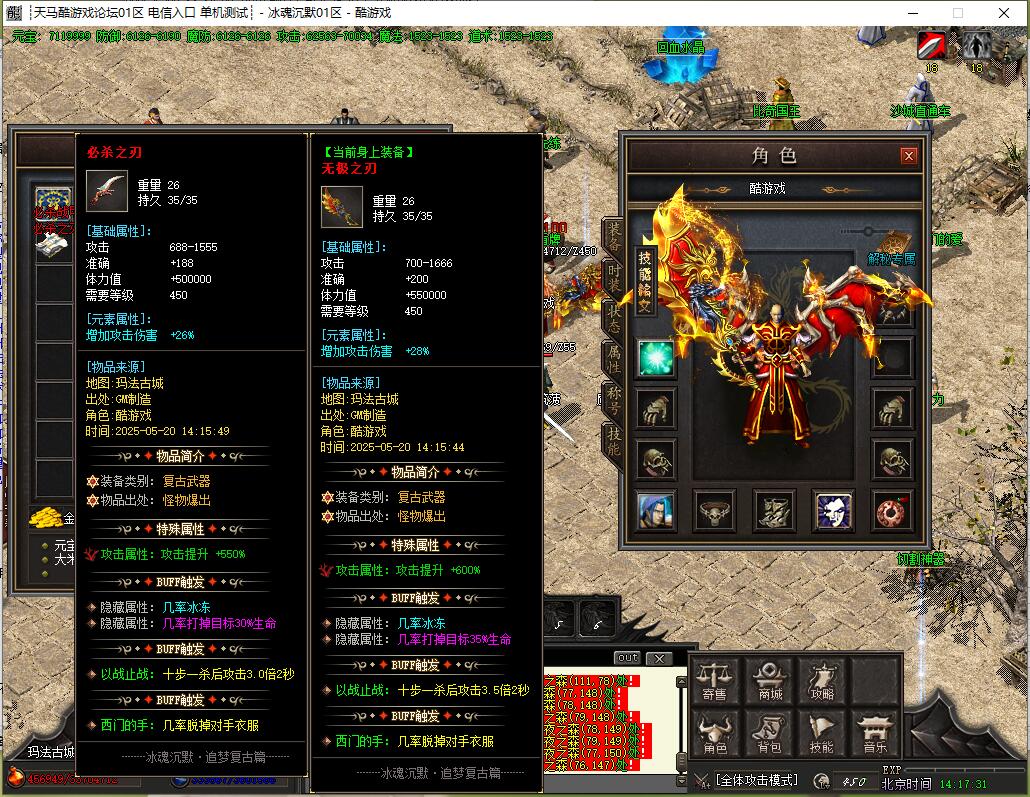This screenshot has width=1030, height=797.
Task: Open the 背包 backpack
Action: (x=770, y=735)
